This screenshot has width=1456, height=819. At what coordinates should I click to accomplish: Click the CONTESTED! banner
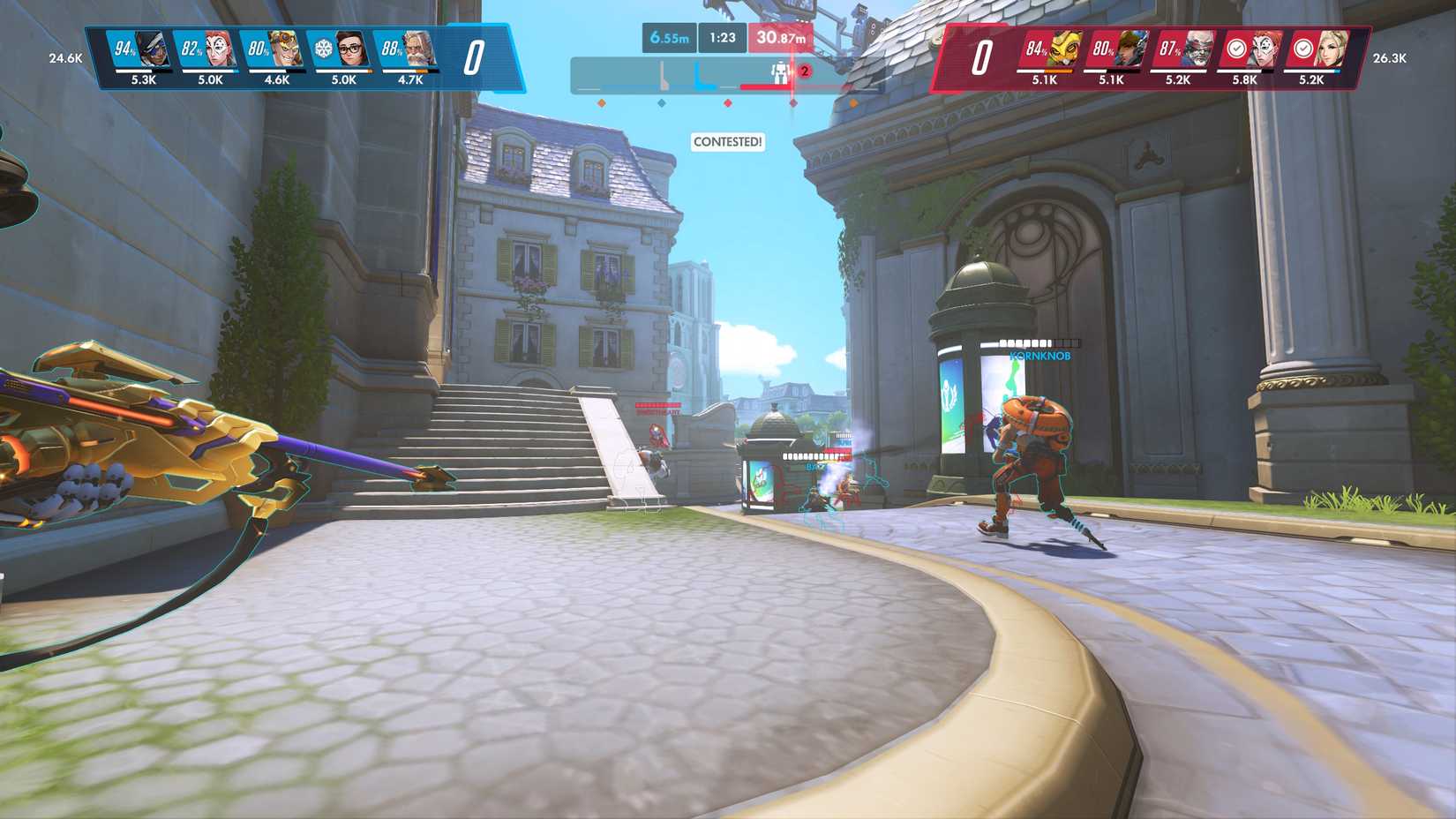[x=727, y=142]
